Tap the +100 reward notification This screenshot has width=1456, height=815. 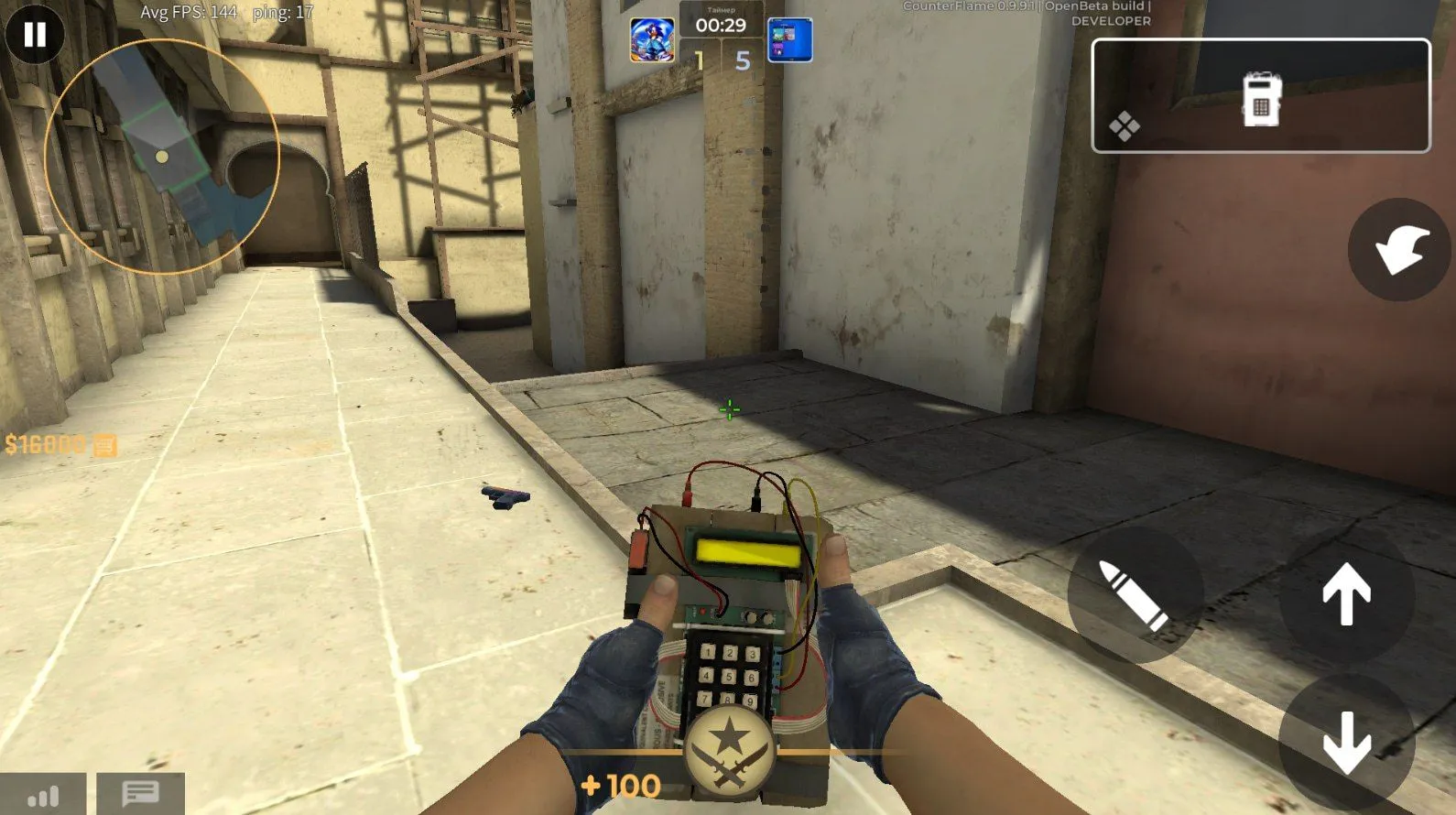pos(621,786)
